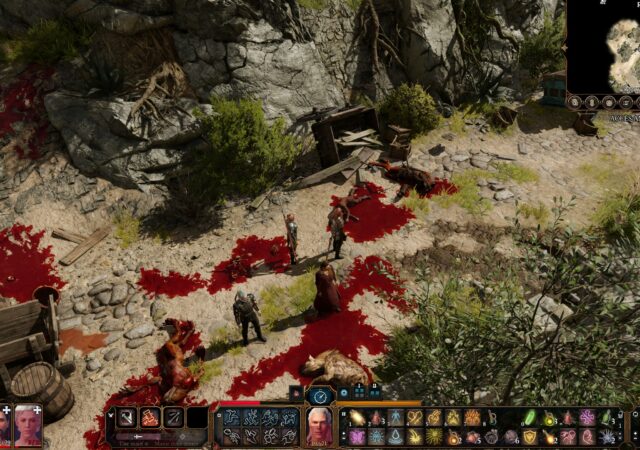Select the melee weapon attack slot
640x450 pixels.
click(x=127, y=417)
